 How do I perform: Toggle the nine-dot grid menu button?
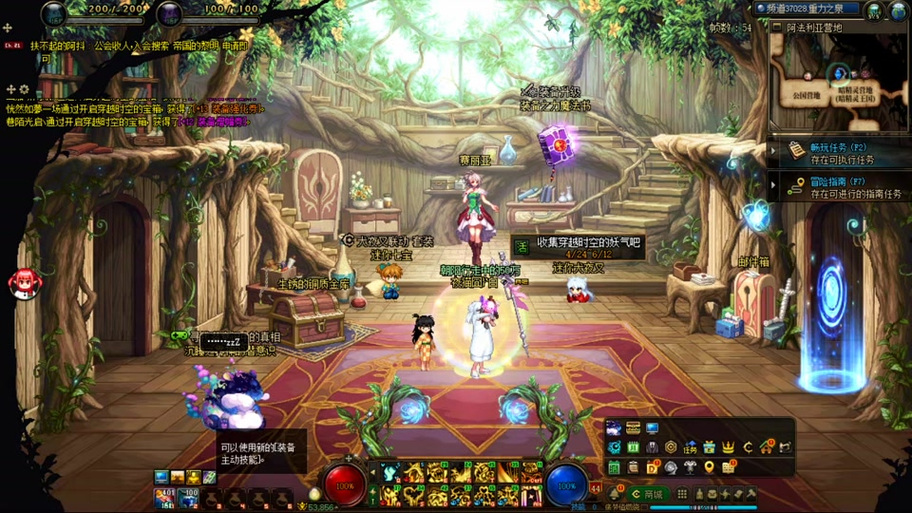coord(682,494)
